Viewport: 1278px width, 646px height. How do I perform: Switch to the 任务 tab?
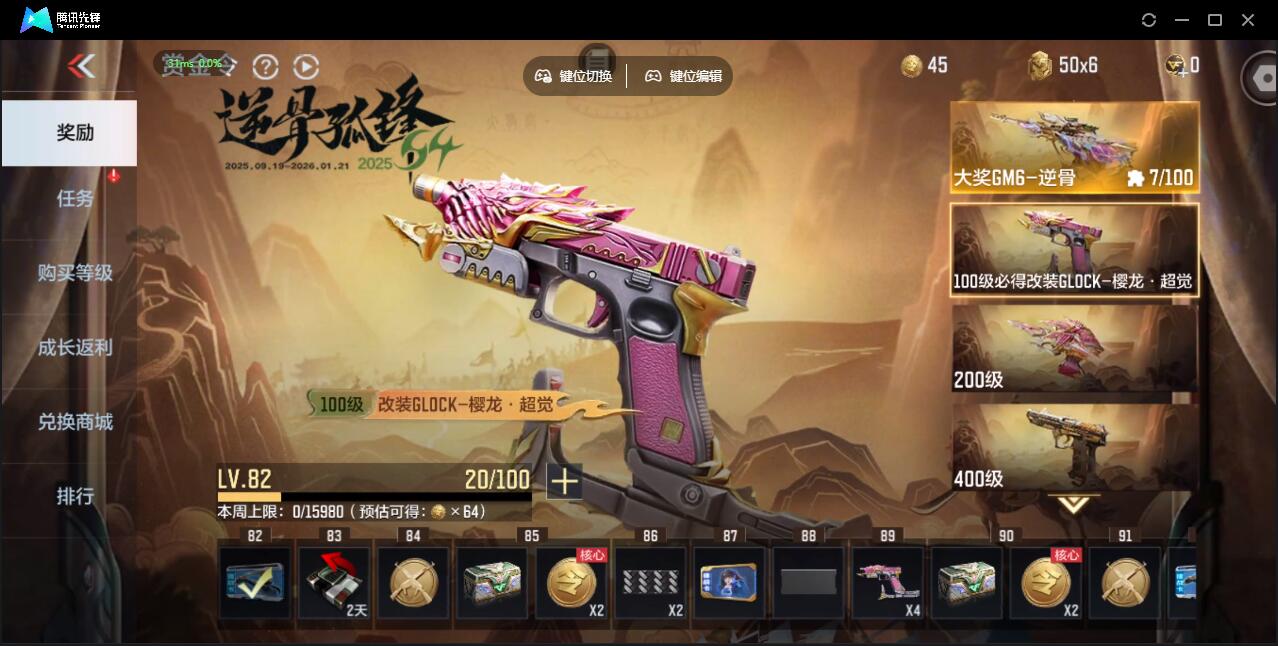[x=75, y=198]
